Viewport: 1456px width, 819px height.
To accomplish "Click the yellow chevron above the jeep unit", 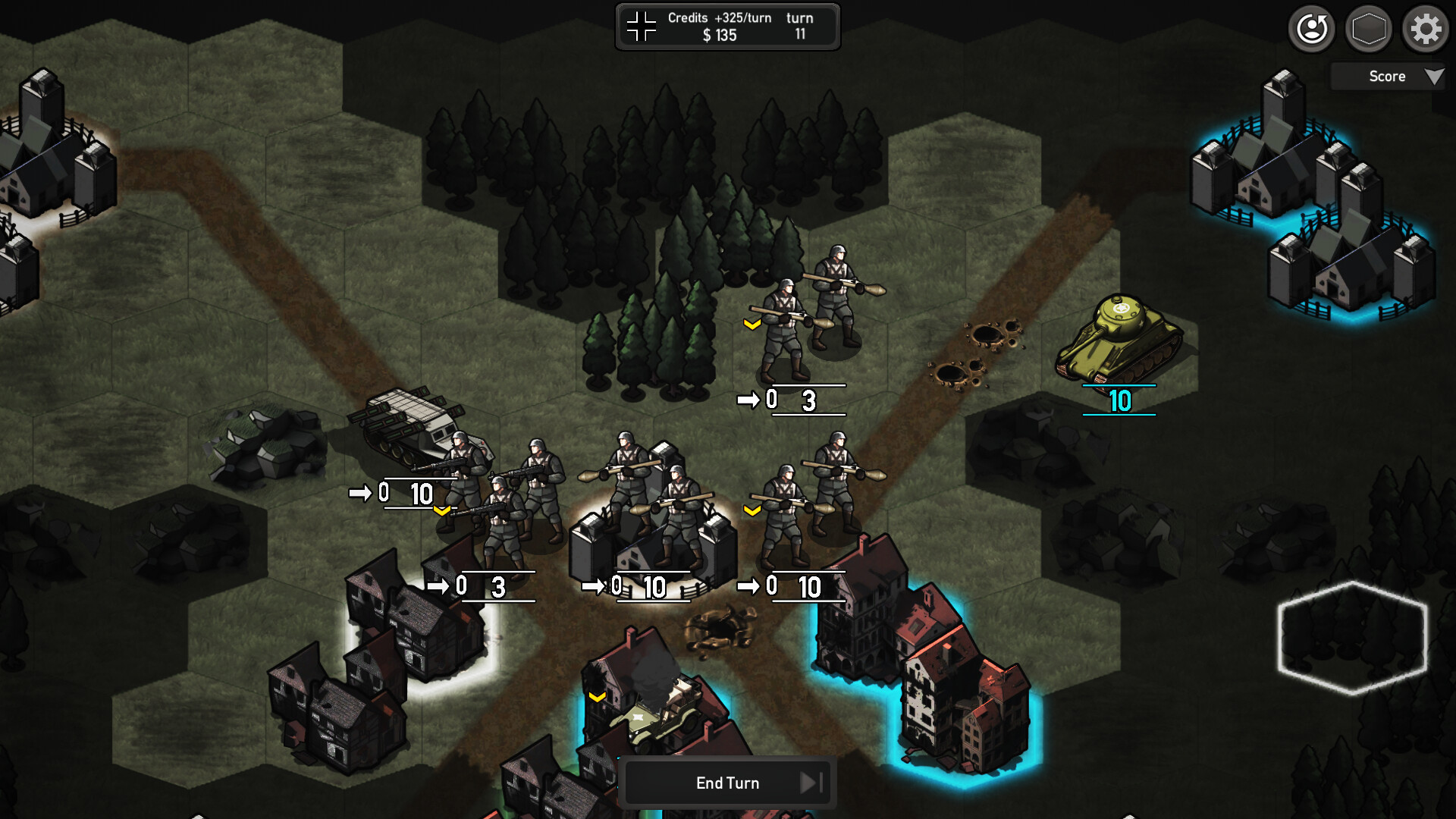I will [x=598, y=698].
